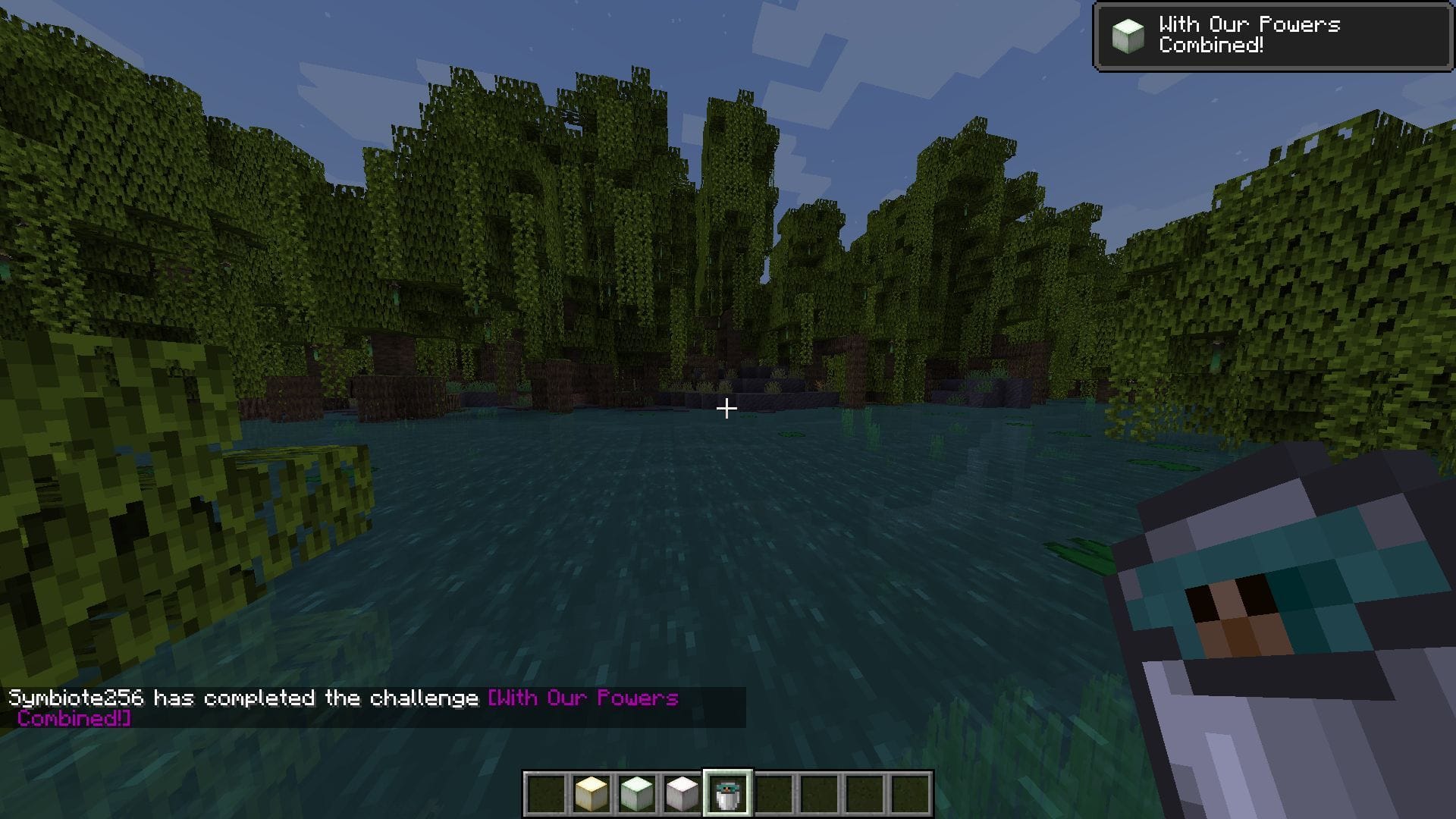The width and height of the screenshot is (1456, 819).
Task: Click empty hotbar slot six
Action: coord(773,793)
